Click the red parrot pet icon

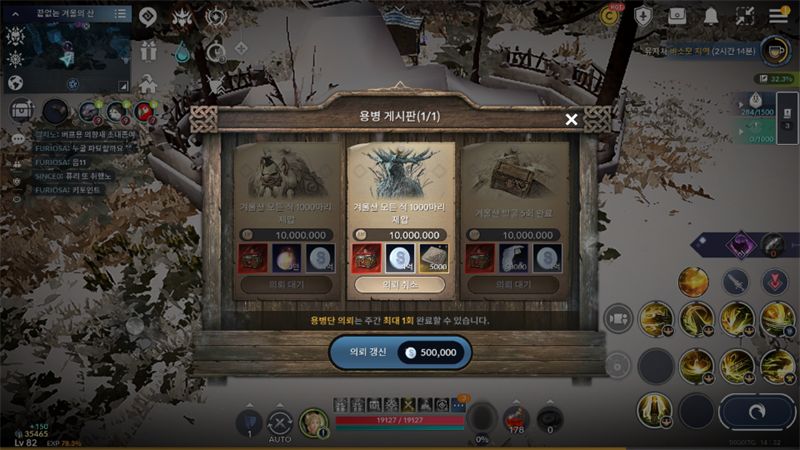[x=146, y=111]
